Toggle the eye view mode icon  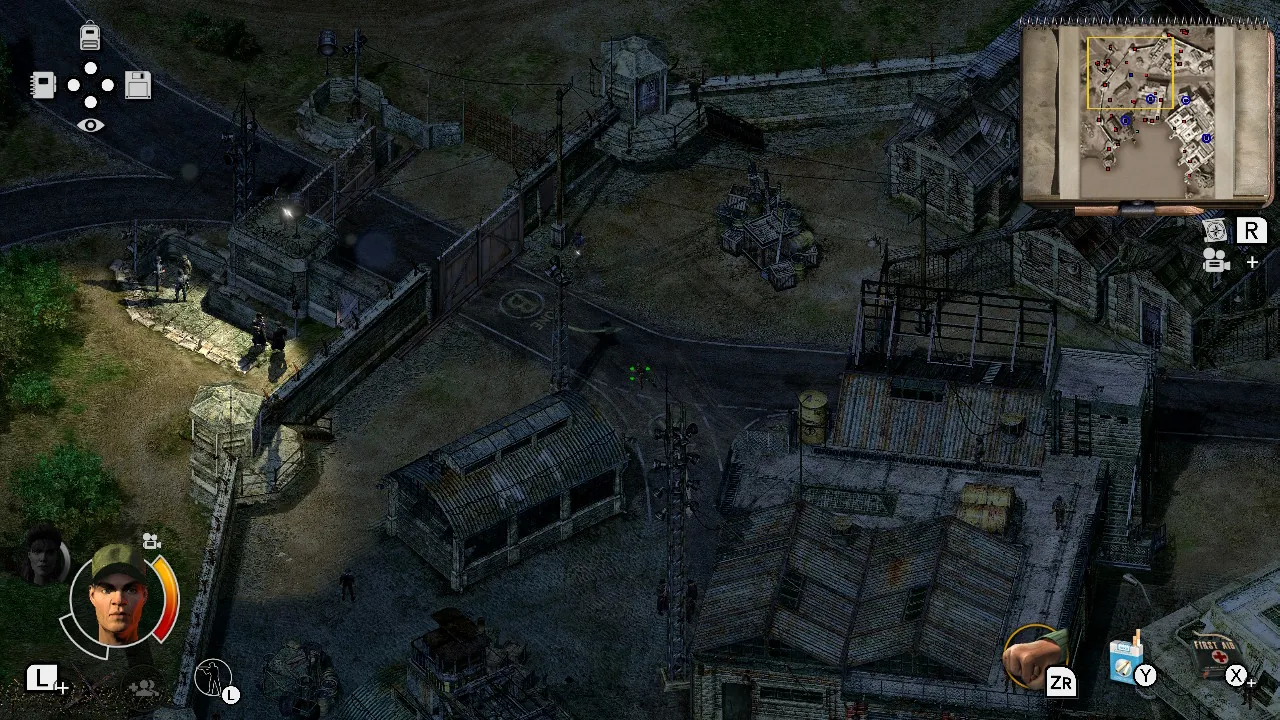[91, 124]
